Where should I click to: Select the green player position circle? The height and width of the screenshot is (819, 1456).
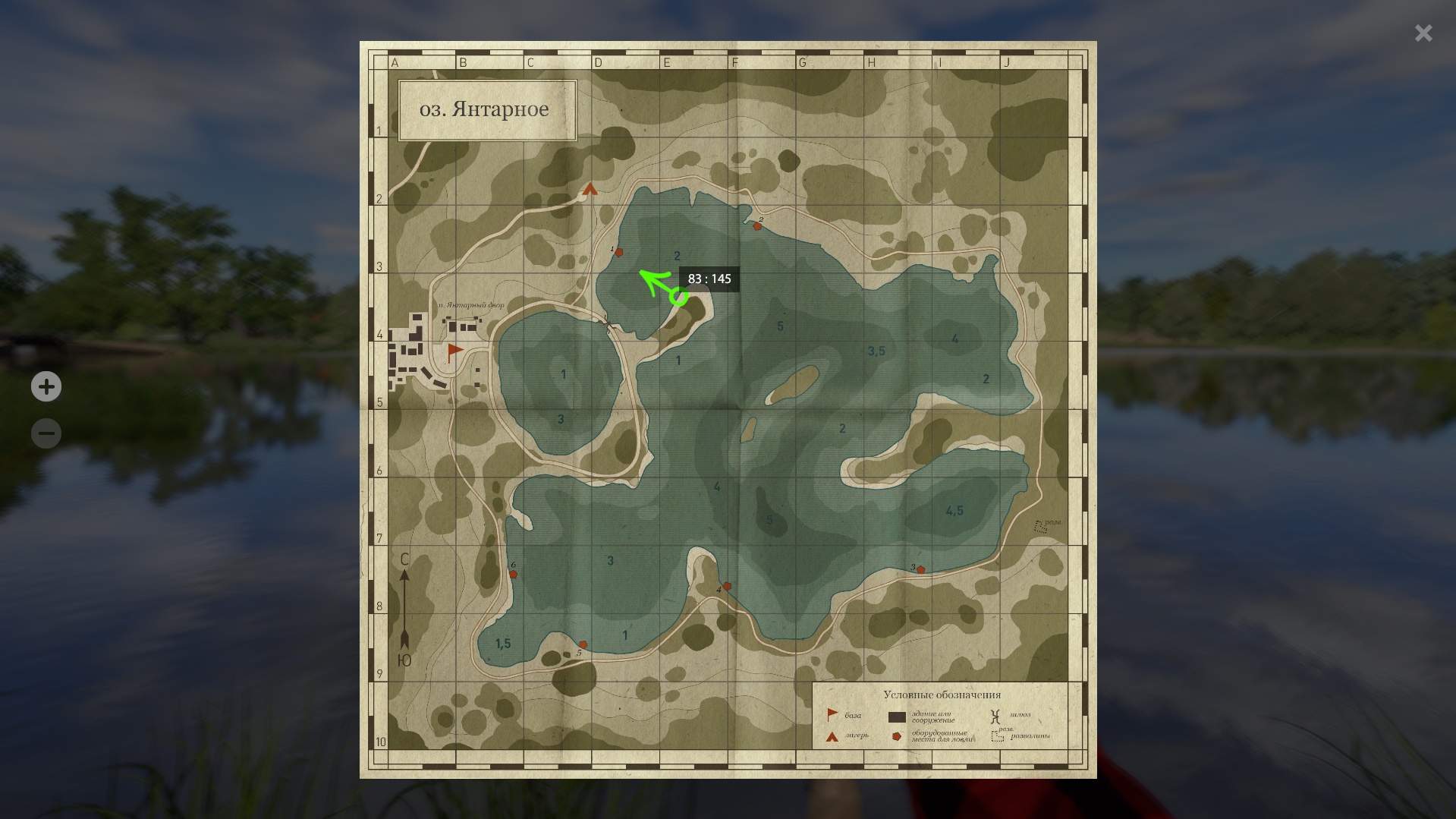(678, 297)
